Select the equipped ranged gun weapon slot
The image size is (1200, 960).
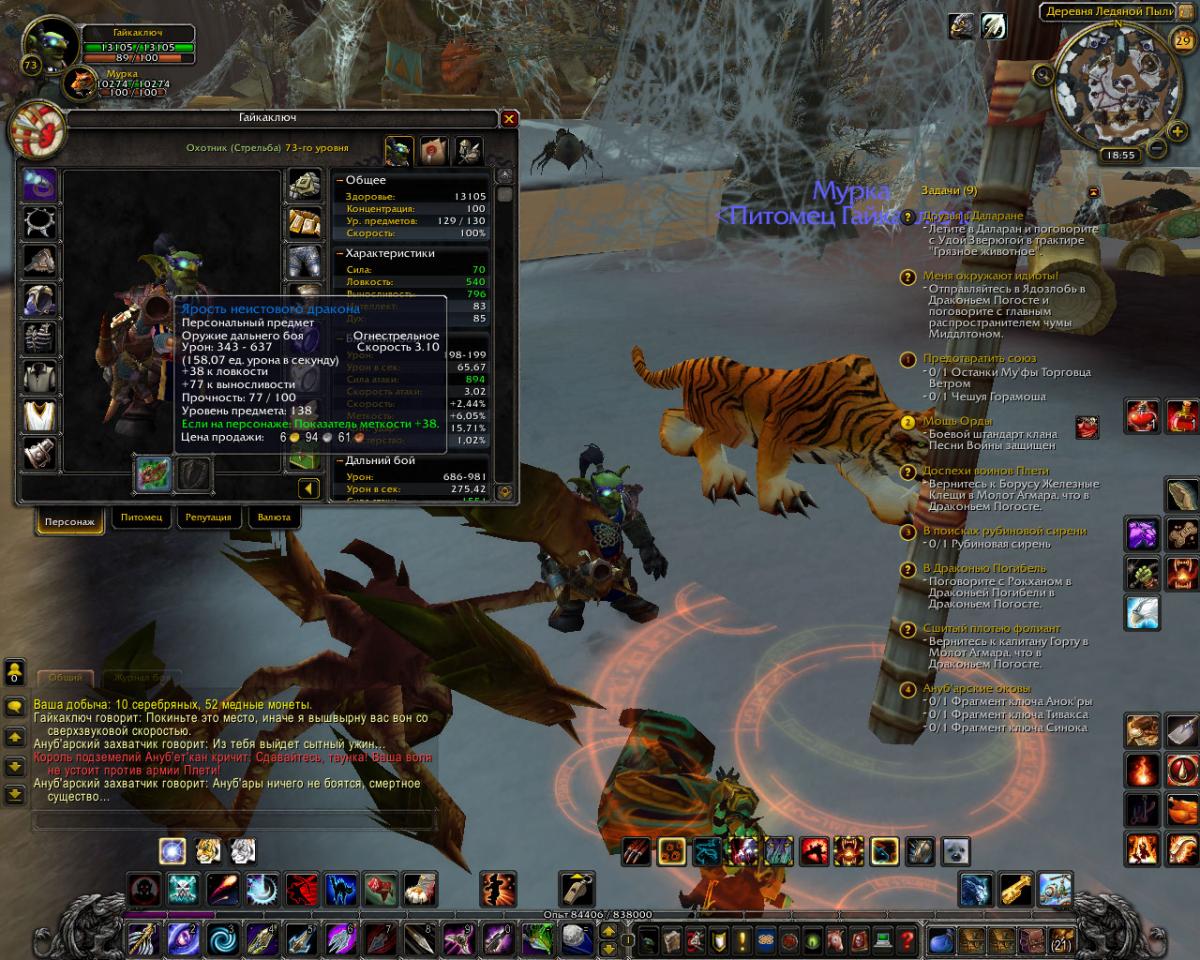(x=153, y=473)
